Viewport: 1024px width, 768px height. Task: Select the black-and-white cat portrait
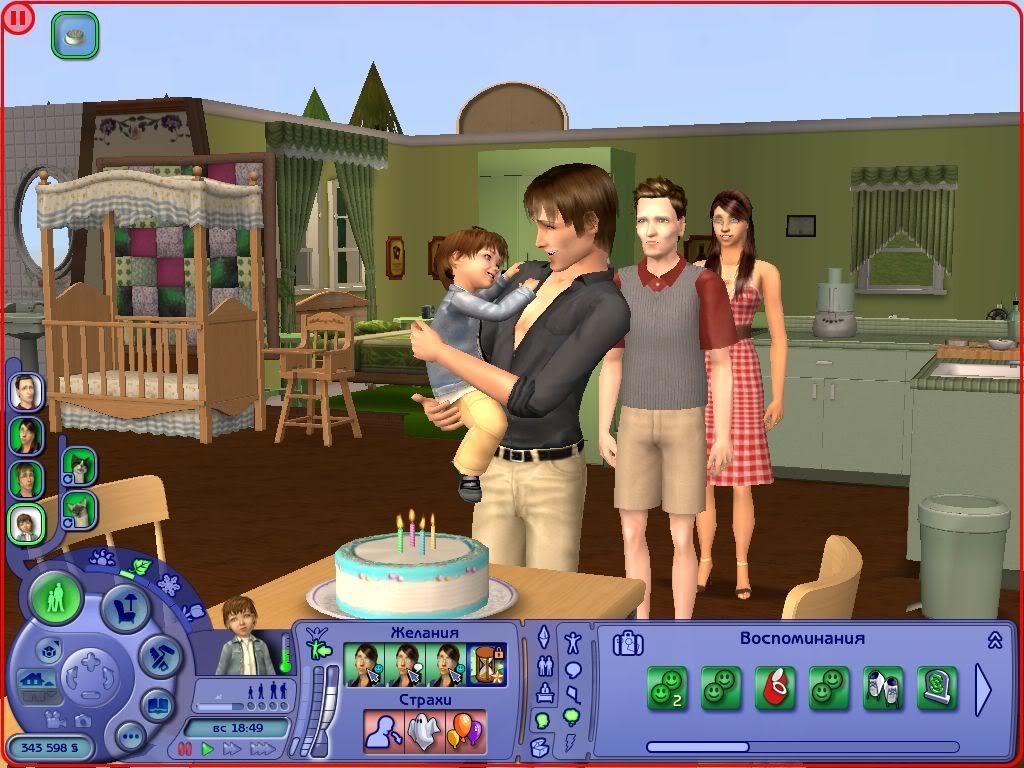tap(79, 465)
